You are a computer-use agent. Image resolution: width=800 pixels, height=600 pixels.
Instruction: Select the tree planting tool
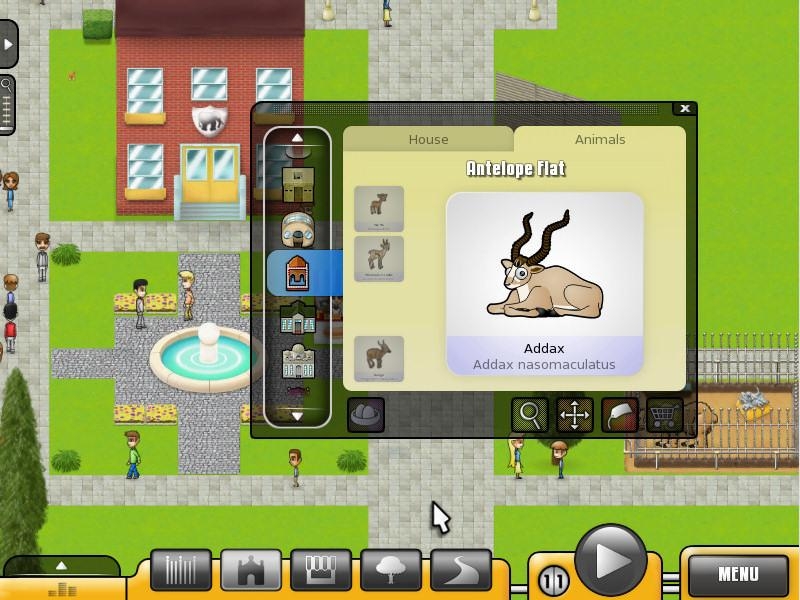(x=391, y=570)
